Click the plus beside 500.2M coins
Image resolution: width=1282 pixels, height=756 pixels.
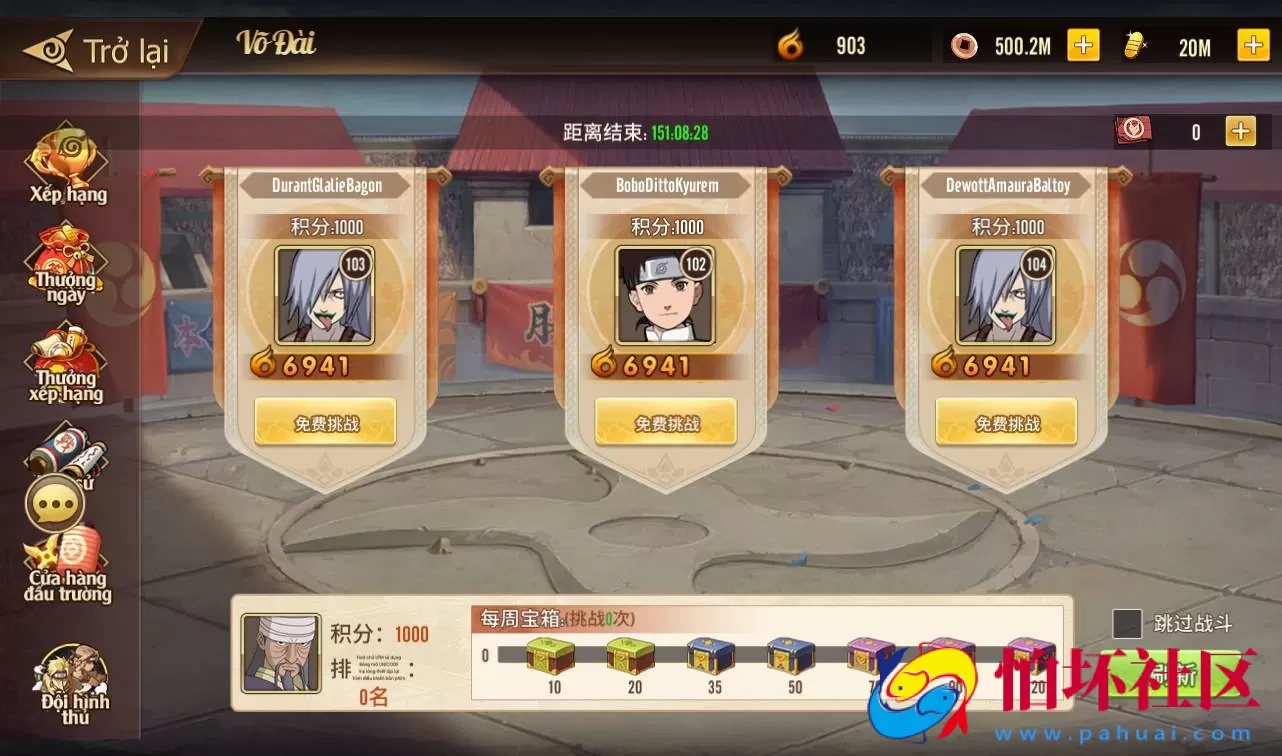pos(1083,45)
